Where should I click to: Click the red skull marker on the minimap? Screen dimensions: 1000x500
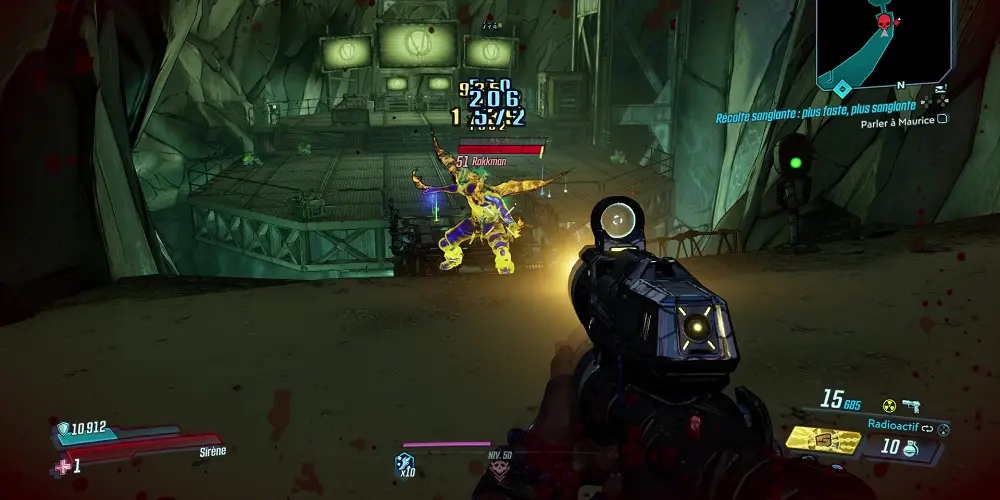click(884, 22)
